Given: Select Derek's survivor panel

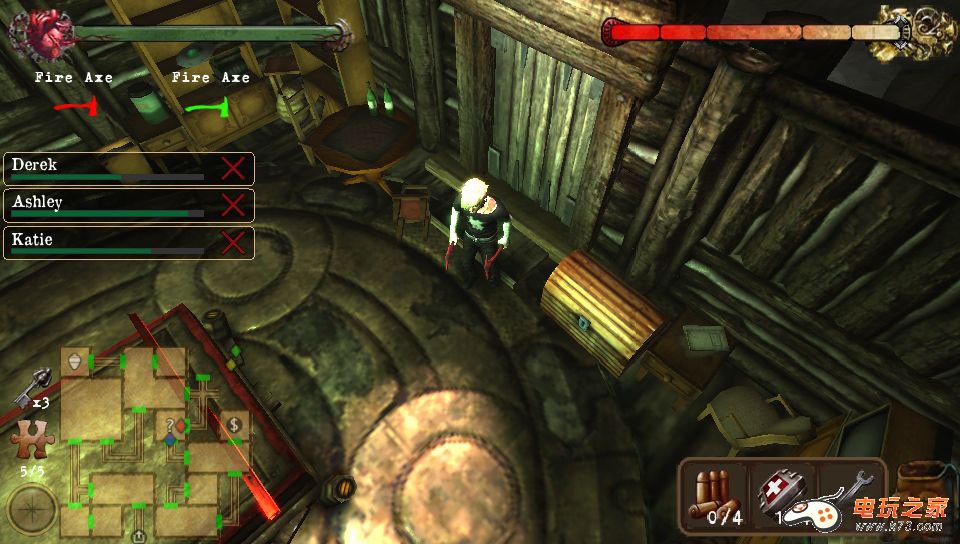Looking at the screenshot, I should click(128, 168).
